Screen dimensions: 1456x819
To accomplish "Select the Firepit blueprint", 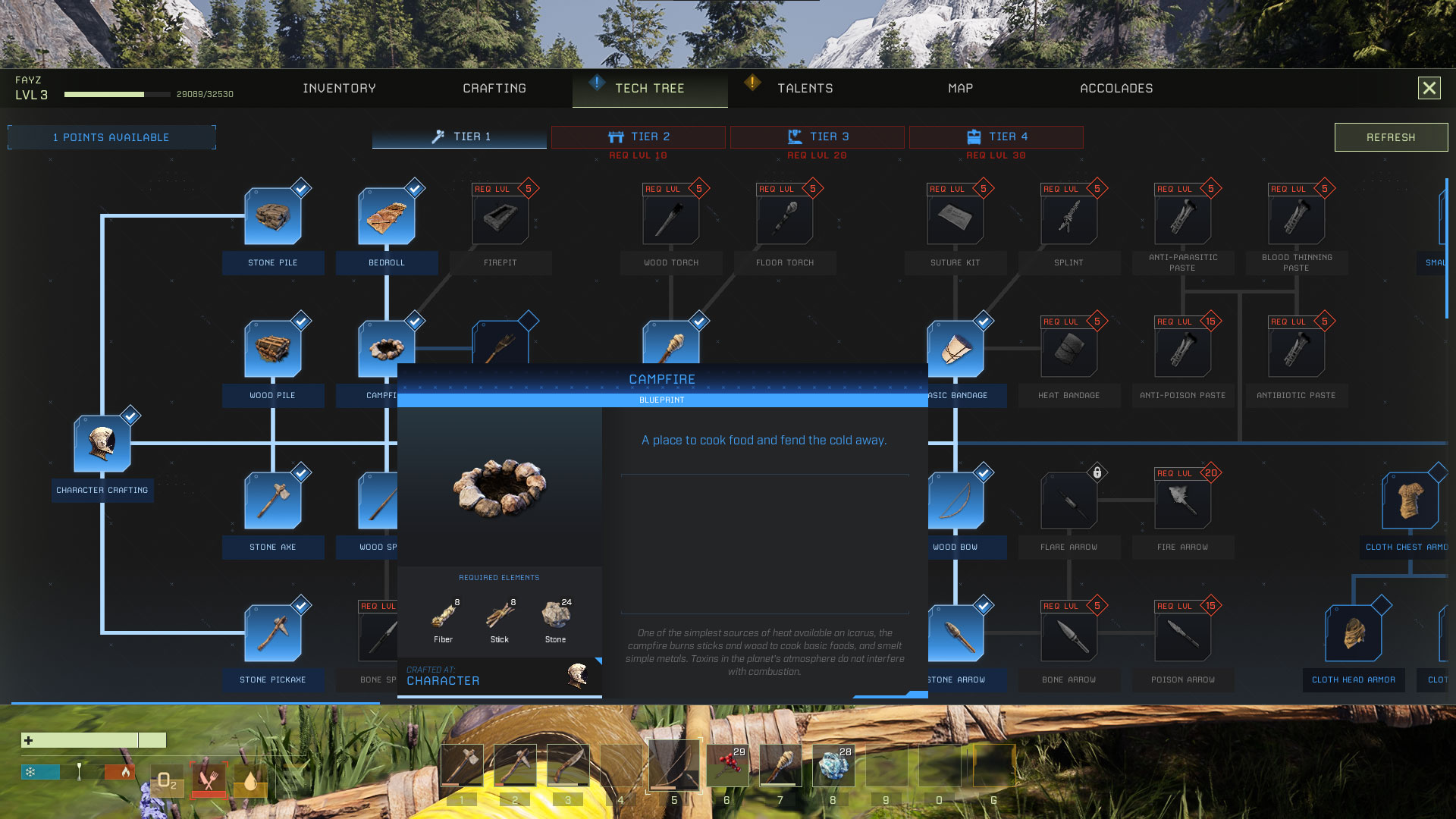I will point(500,219).
